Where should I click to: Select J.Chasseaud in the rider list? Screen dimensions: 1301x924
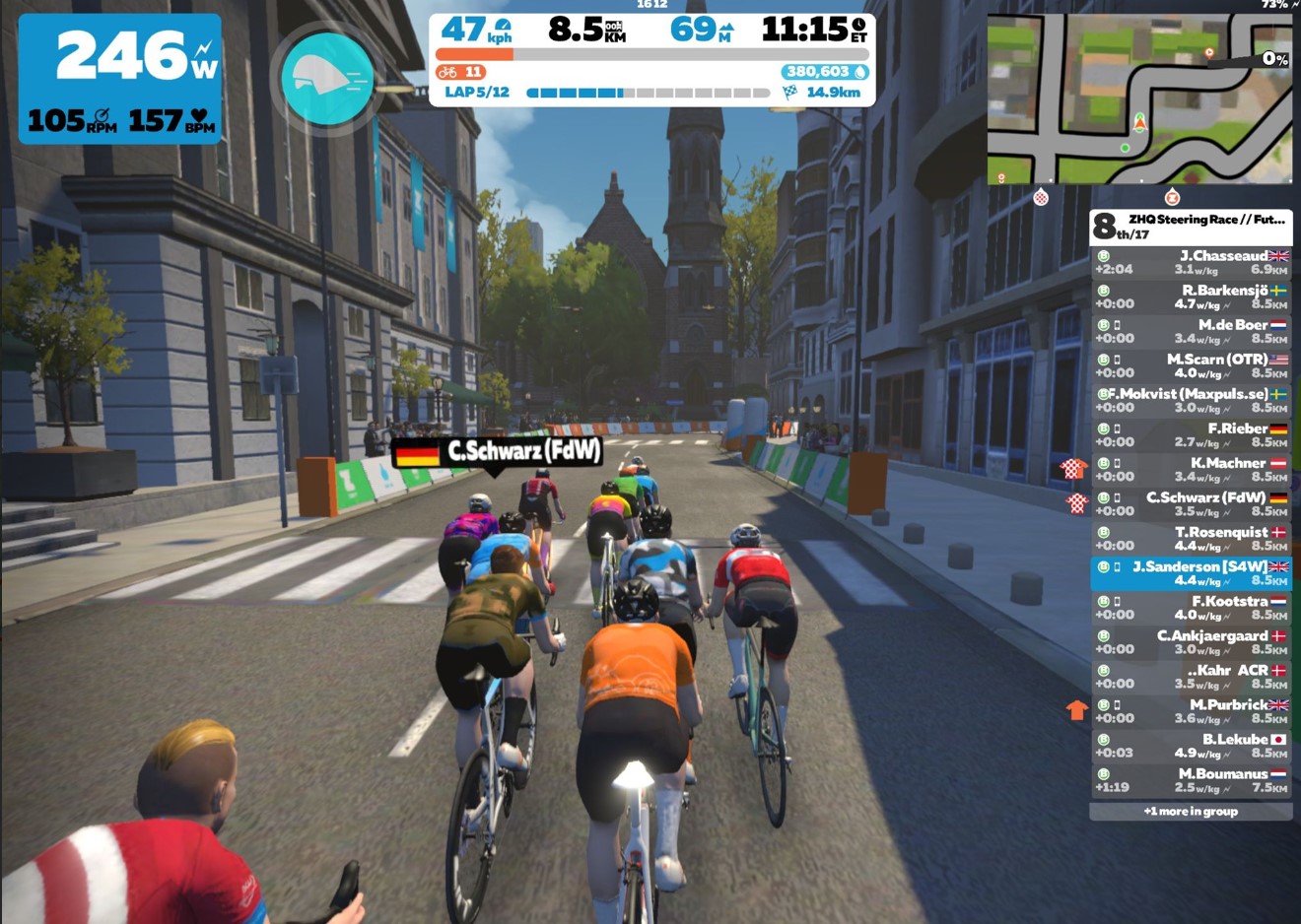pos(1191,262)
